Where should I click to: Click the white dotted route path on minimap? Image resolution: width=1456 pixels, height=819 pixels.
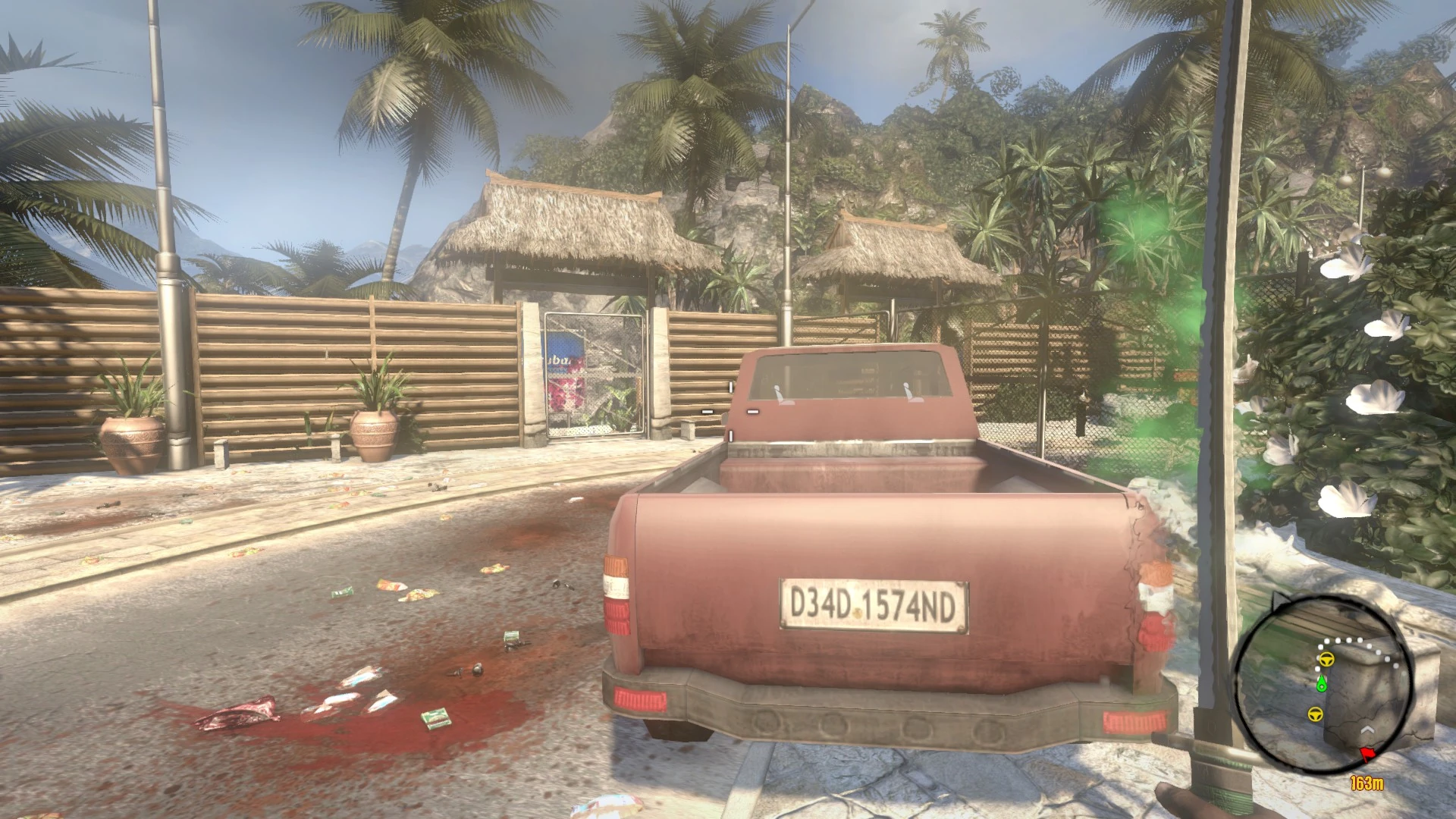[1347, 641]
